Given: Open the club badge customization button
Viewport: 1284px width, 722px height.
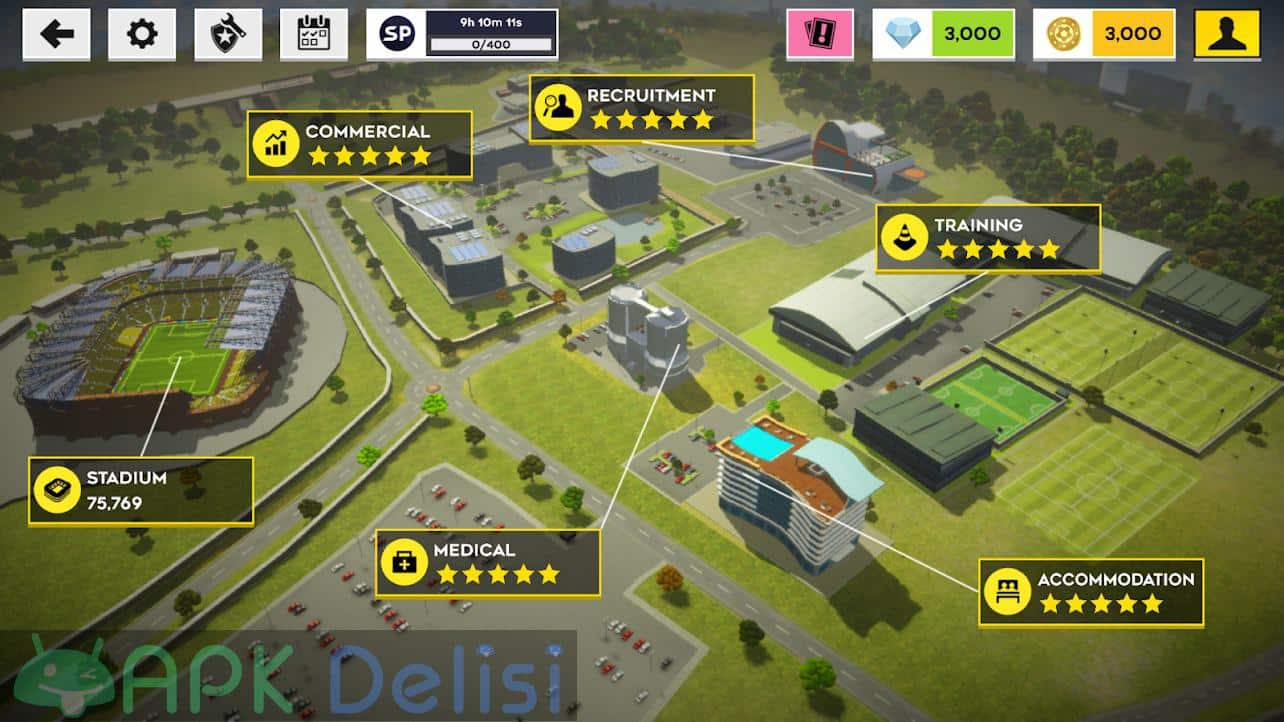Looking at the screenshot, I should coord(228,35).
